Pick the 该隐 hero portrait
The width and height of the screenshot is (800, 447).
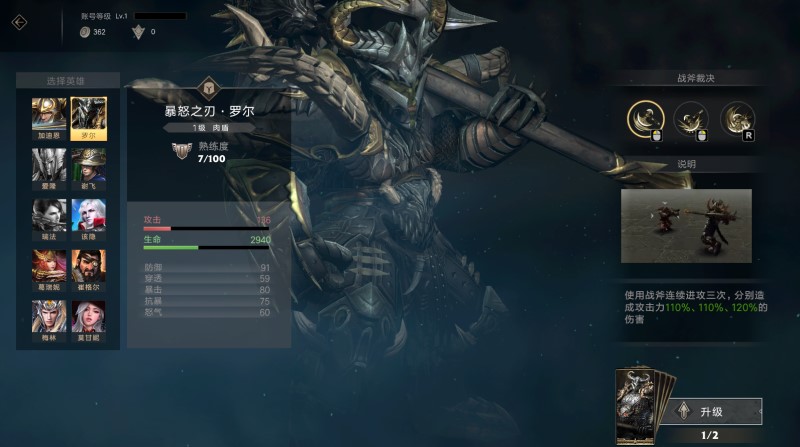coord(88,215)
